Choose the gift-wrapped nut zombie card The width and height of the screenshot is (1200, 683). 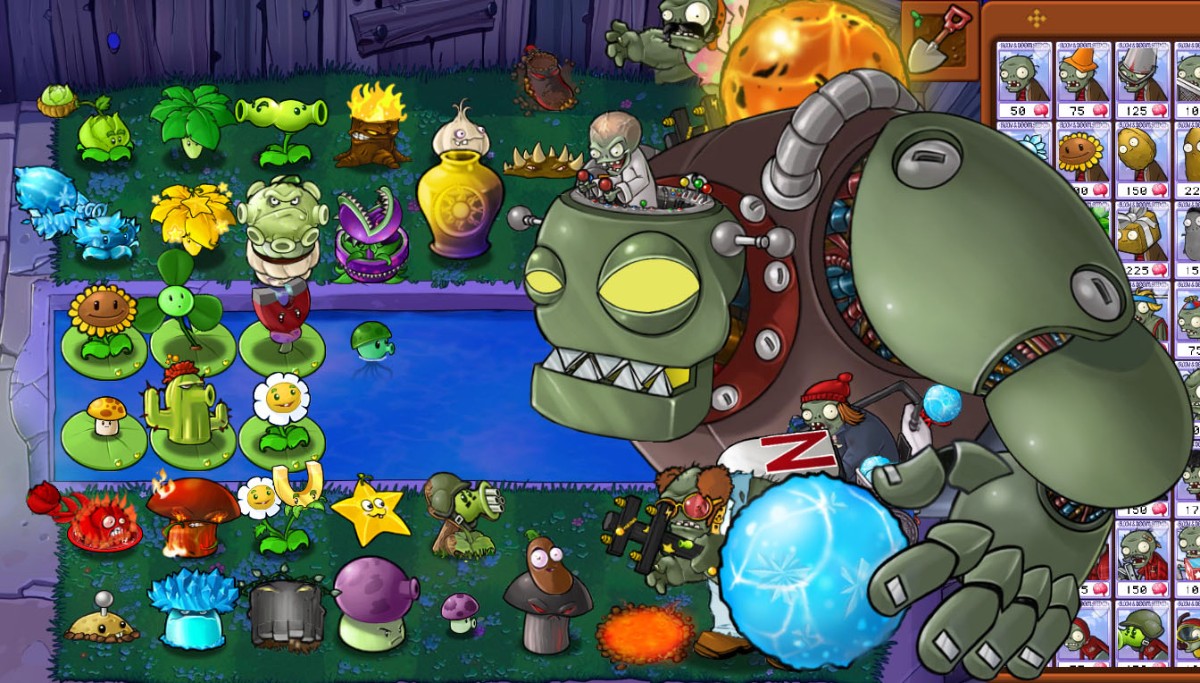(x=1142, y=240)
